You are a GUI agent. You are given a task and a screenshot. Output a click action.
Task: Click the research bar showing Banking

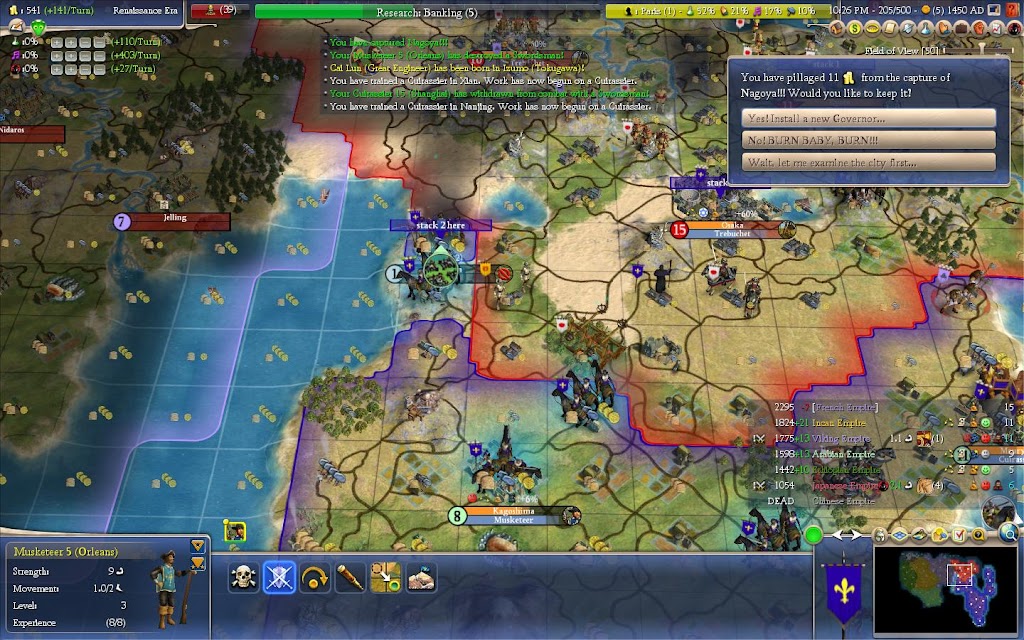click(427, 12)
